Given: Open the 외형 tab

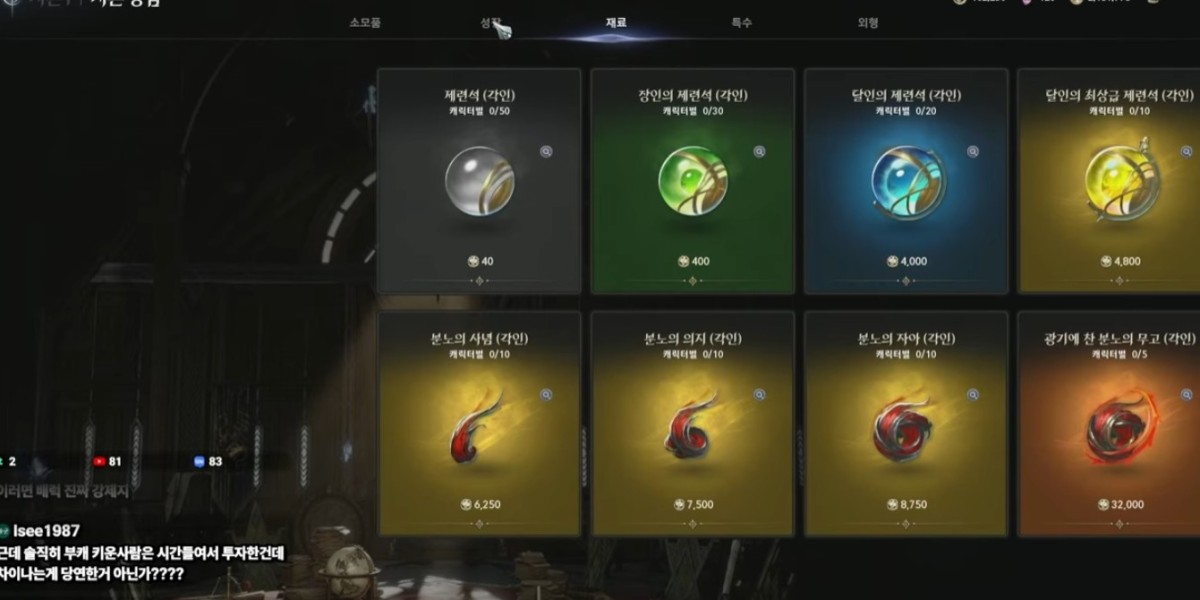Looking at the screenshot, I should pyautogui.click(x=867, y=22).
